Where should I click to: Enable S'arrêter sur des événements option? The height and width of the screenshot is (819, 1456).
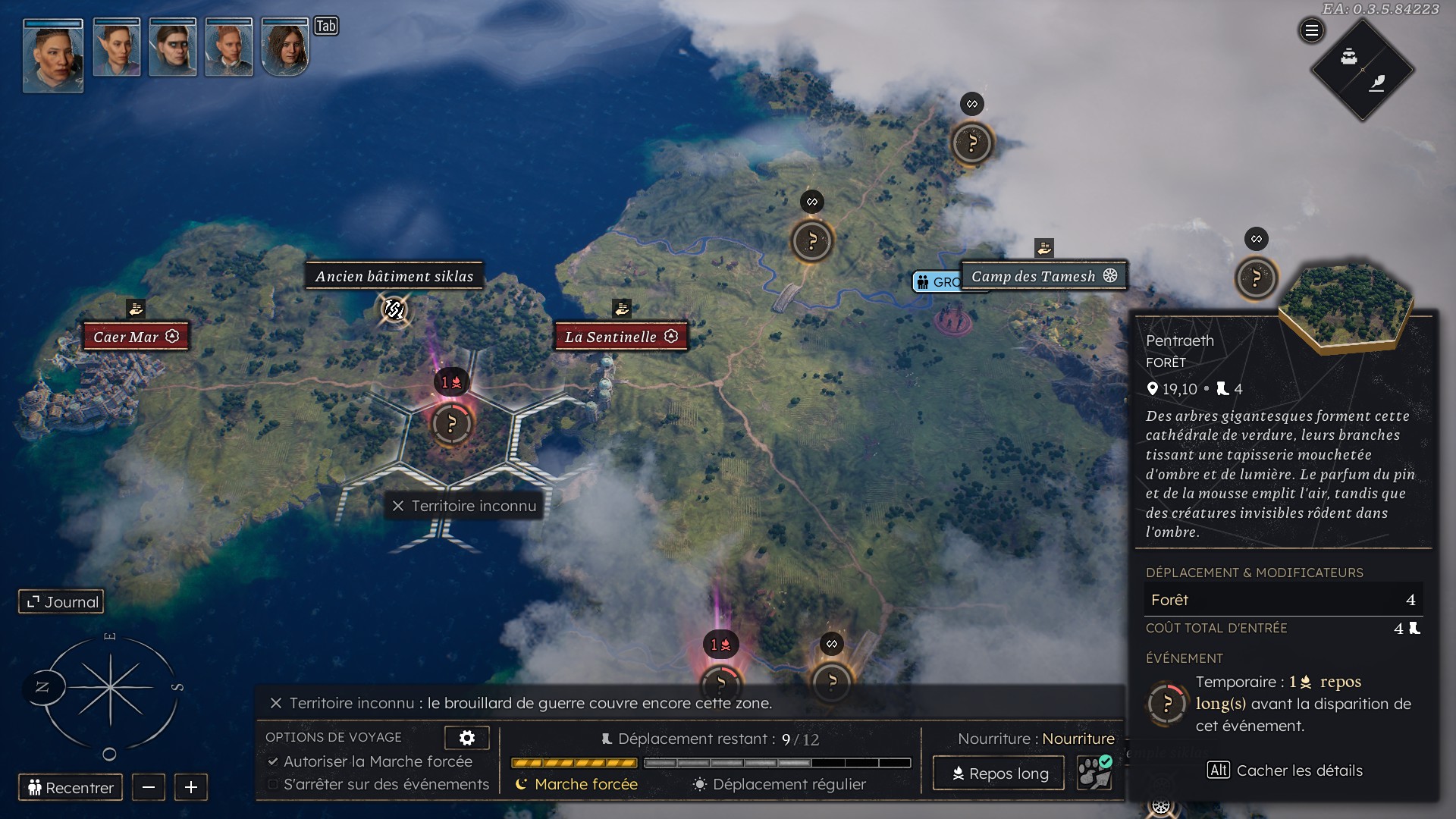click(273, 784)
